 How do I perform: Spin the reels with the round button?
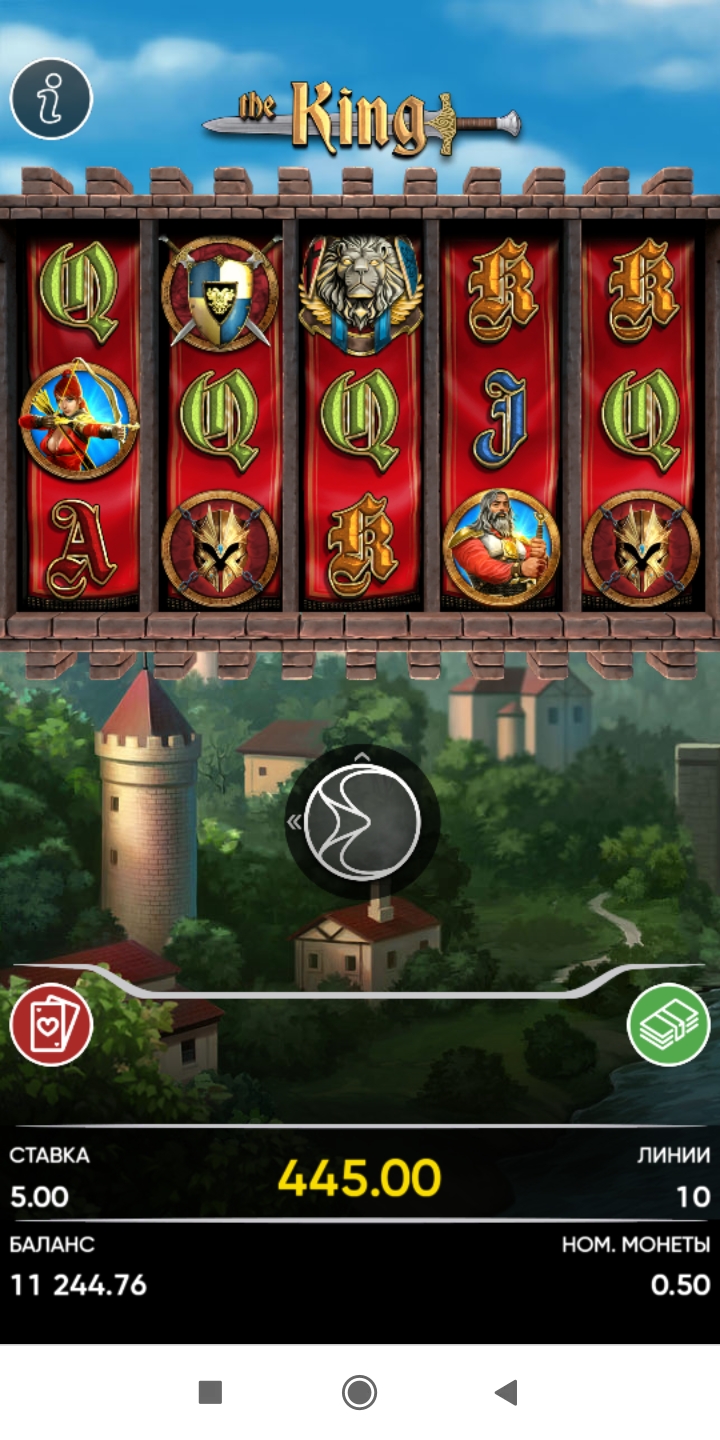tap(362, 822)
